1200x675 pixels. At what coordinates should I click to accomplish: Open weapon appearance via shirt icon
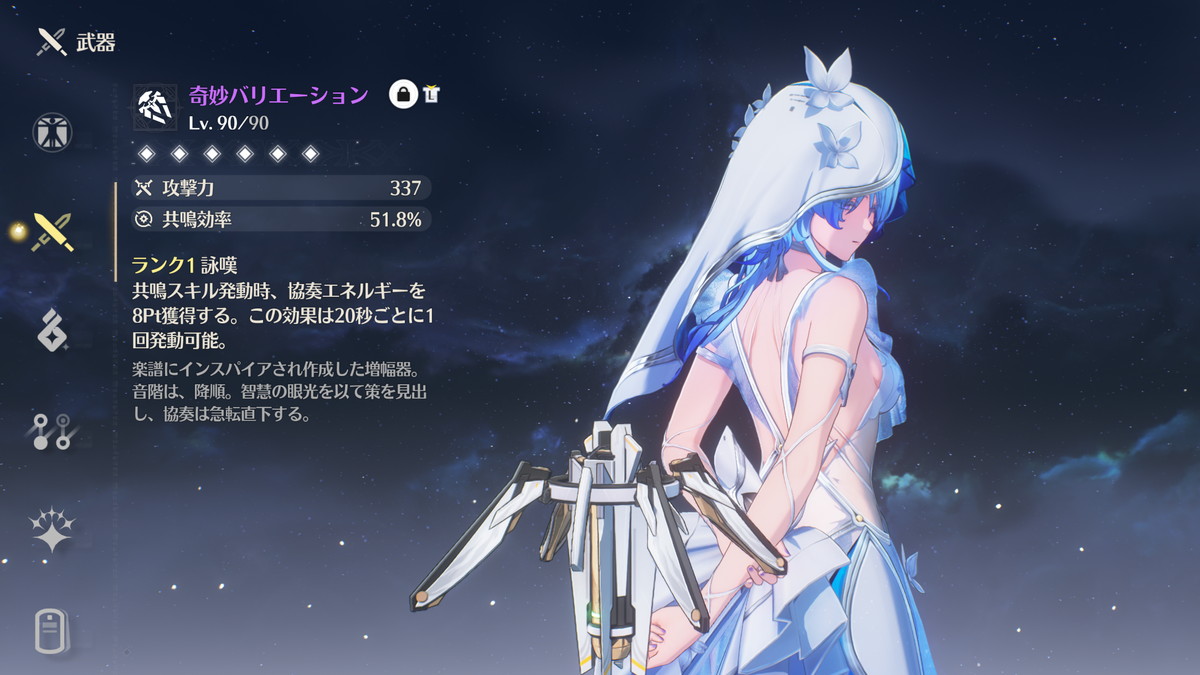point(432,95)
